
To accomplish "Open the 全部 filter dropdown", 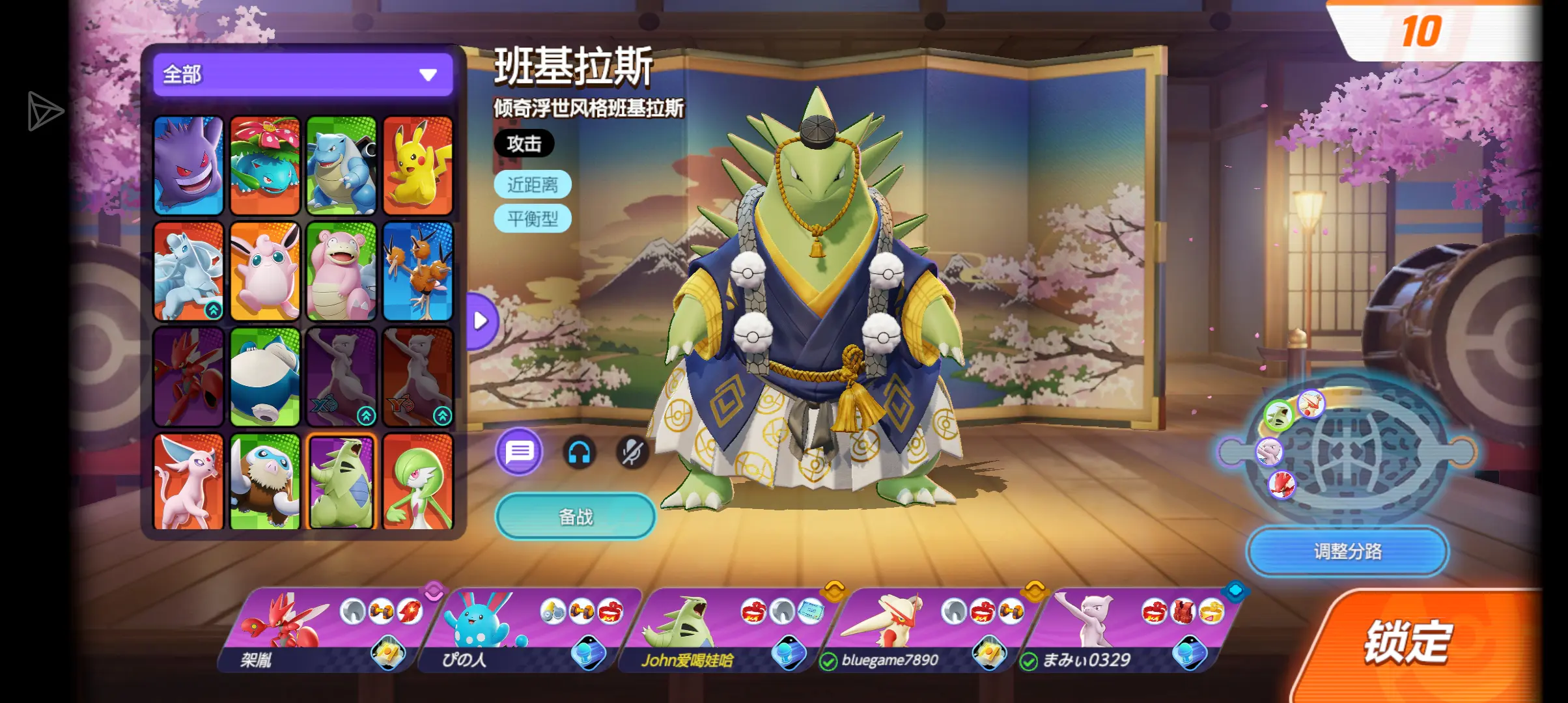I will (x=303, y=75).
